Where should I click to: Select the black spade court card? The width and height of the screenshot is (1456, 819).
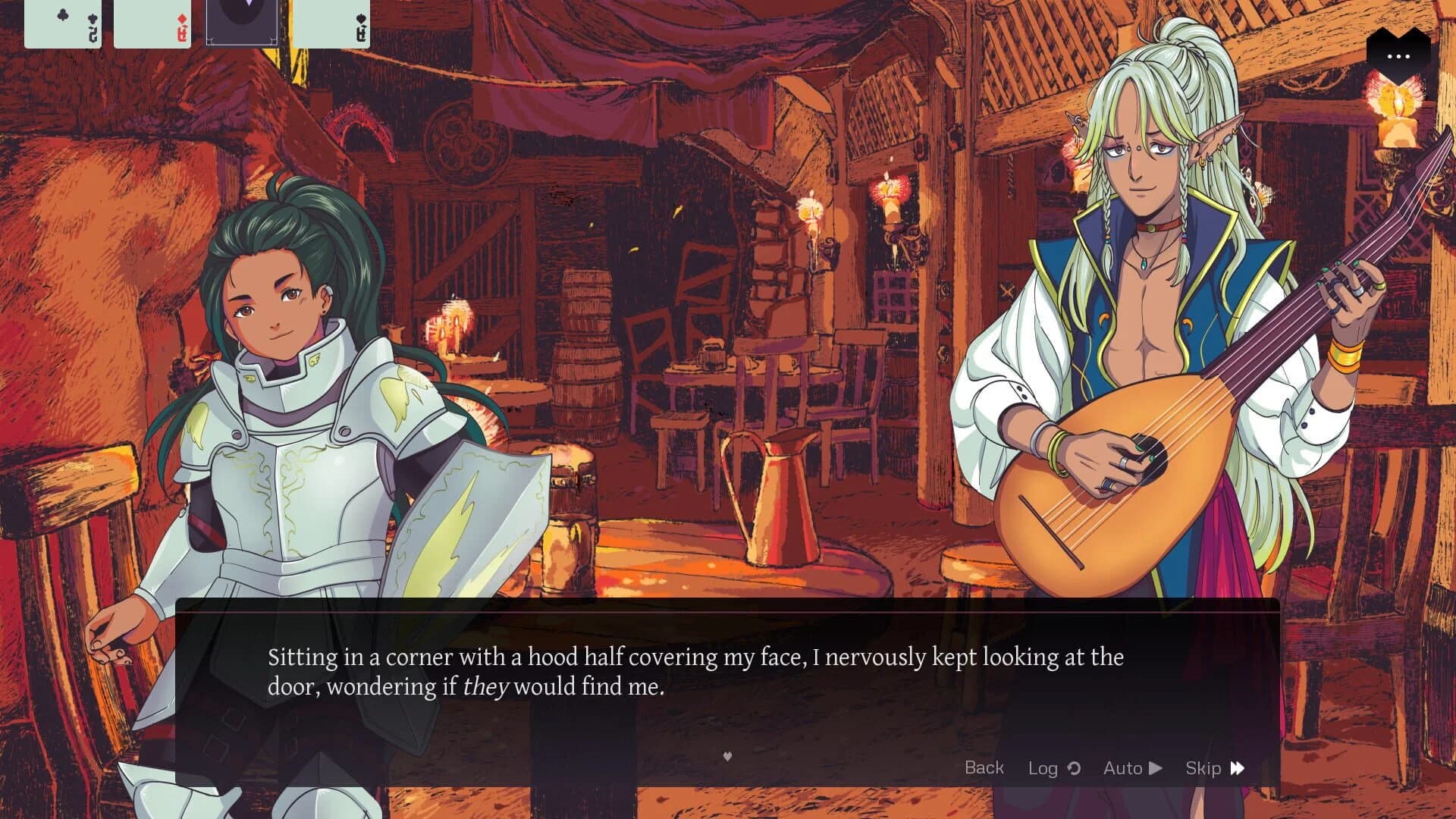pos(331,21)
